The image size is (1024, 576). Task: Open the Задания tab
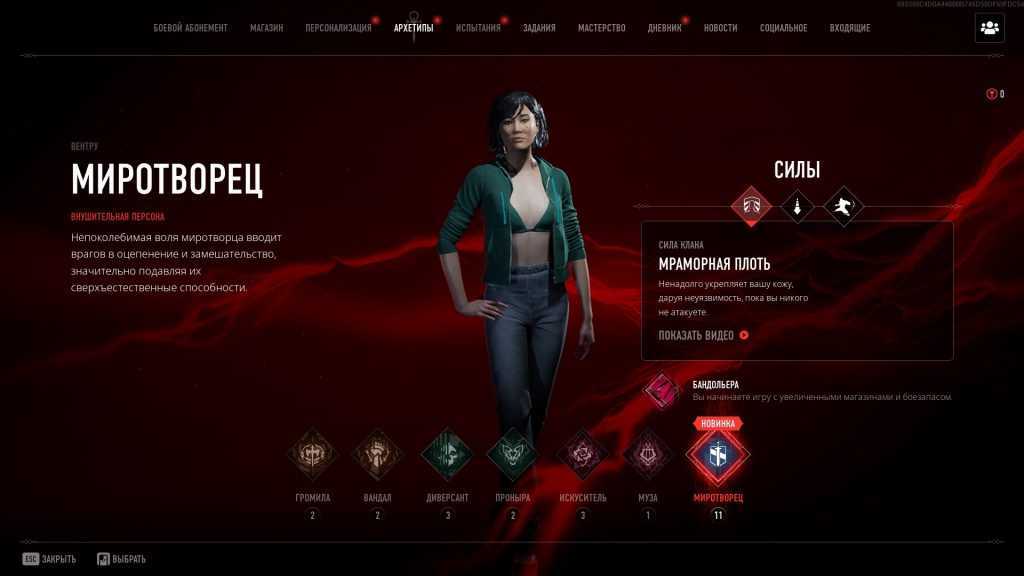[x=539, y=28]
